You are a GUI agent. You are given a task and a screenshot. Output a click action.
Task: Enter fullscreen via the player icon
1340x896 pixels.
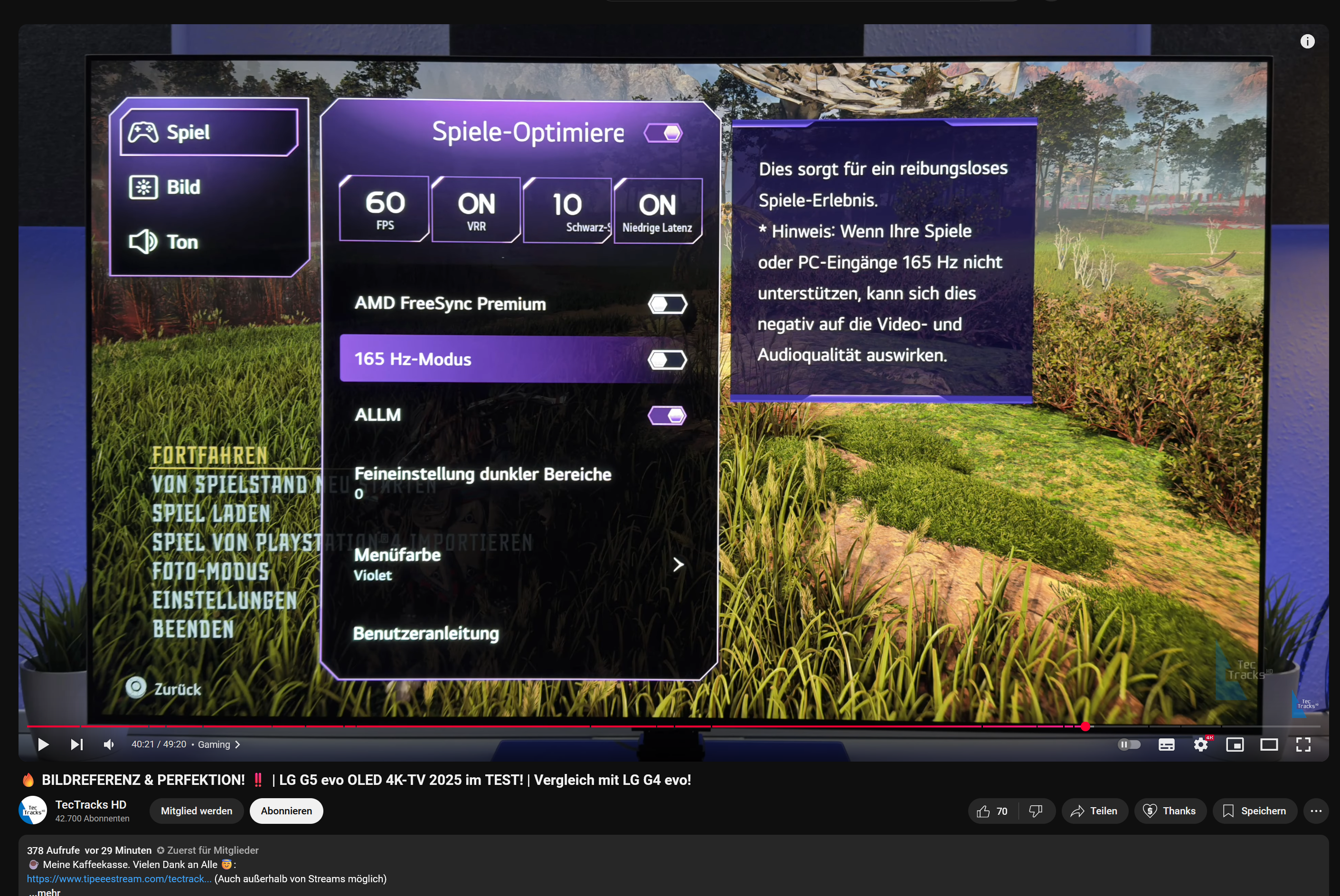(1303, 744)
